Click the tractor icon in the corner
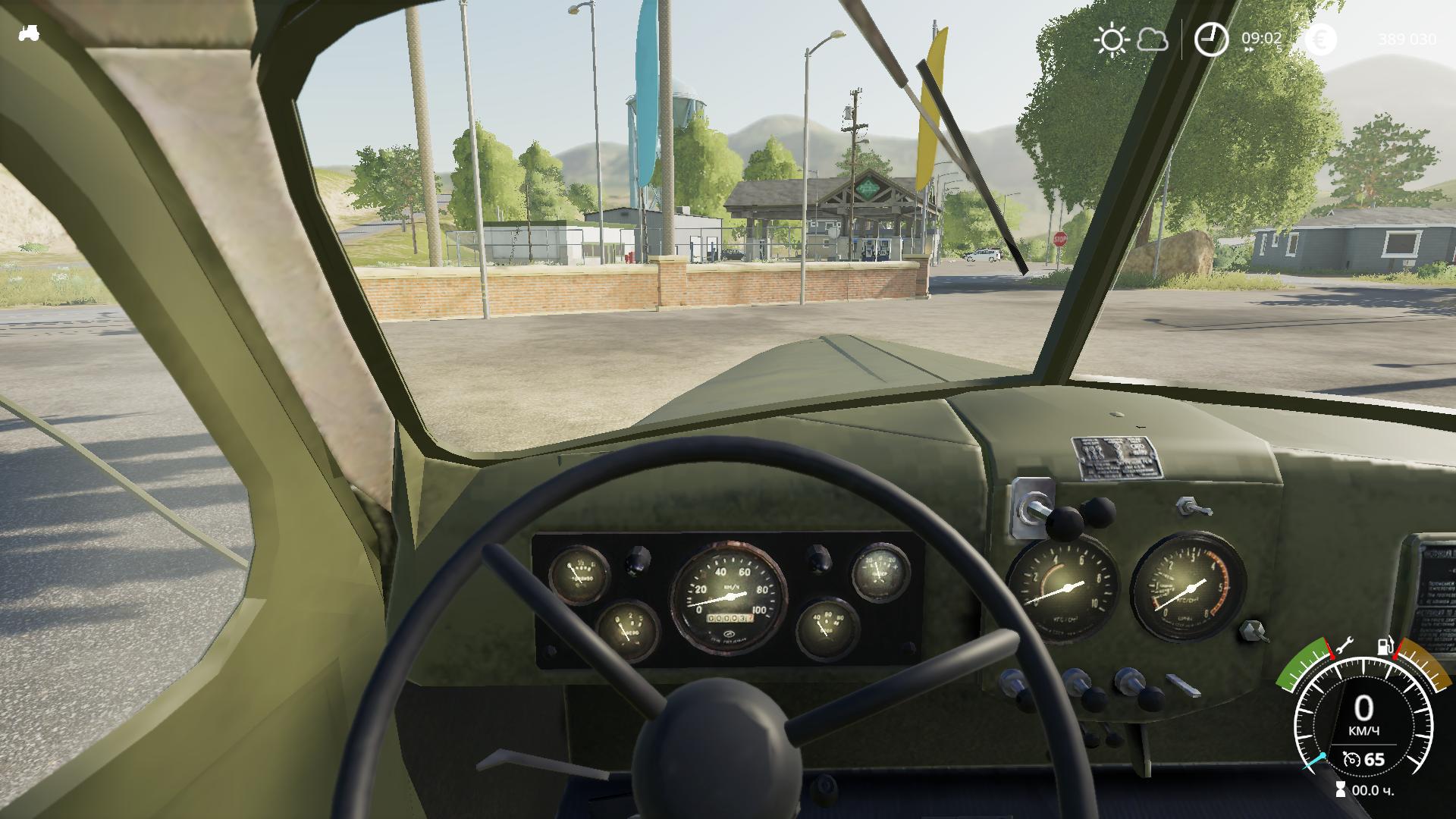 pos(29,33)
